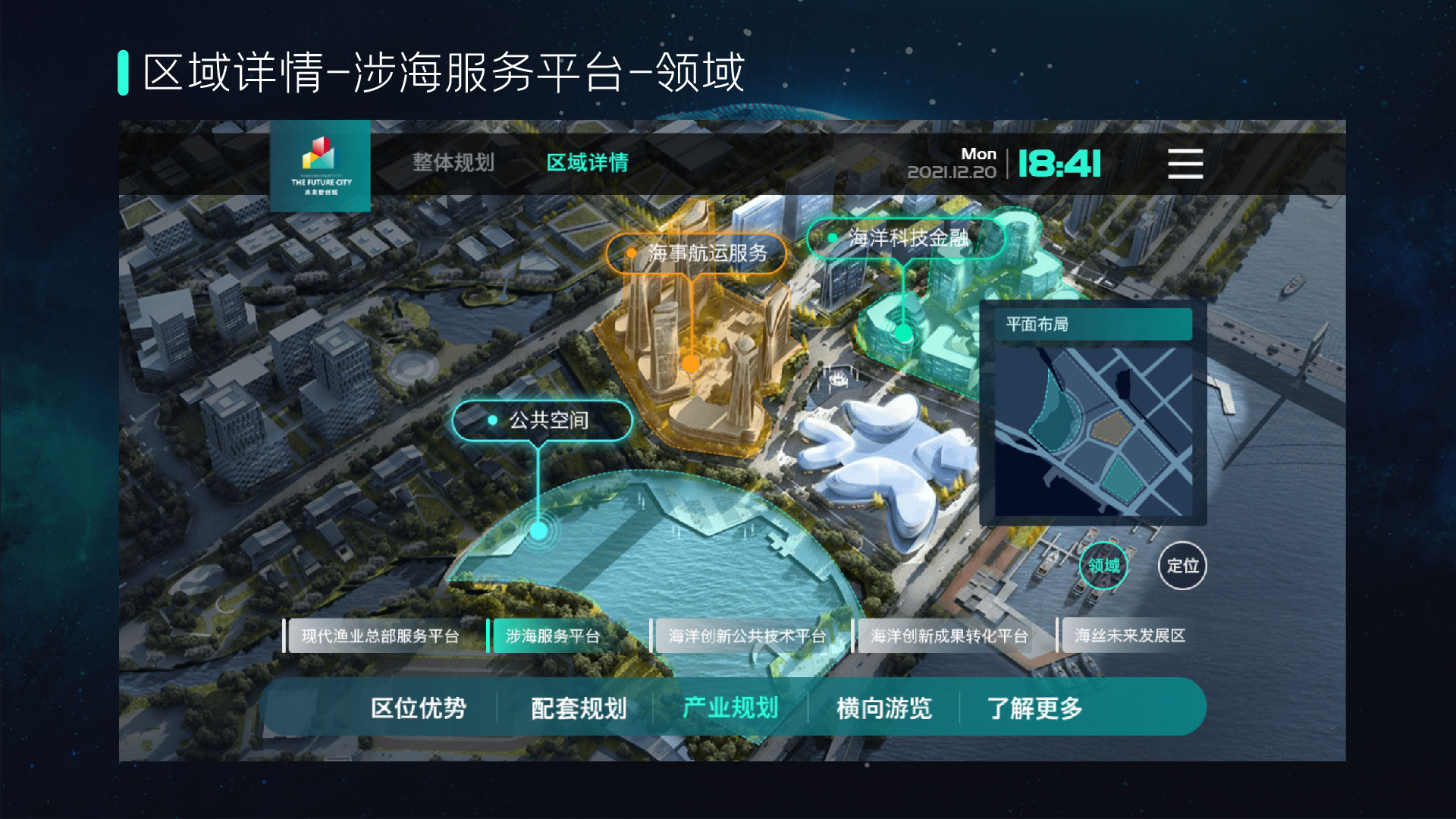Viewport: 1456px width, 819px height.
Task: Enable the 定位 circular toggle
Action: point(1181,566)
